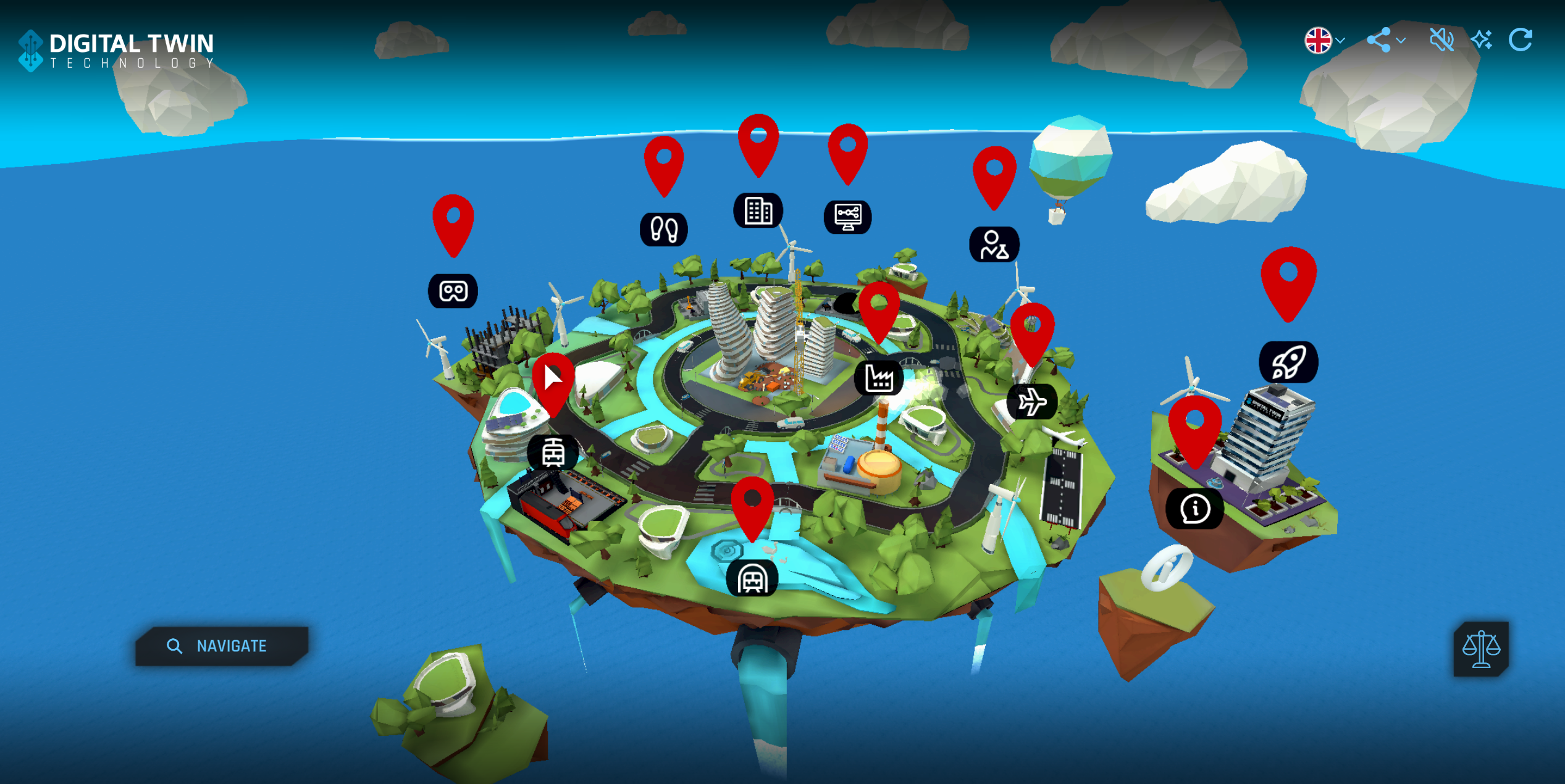Reload the scene with the refresh icon
1565x784 pixels.
coord(1522,40)
